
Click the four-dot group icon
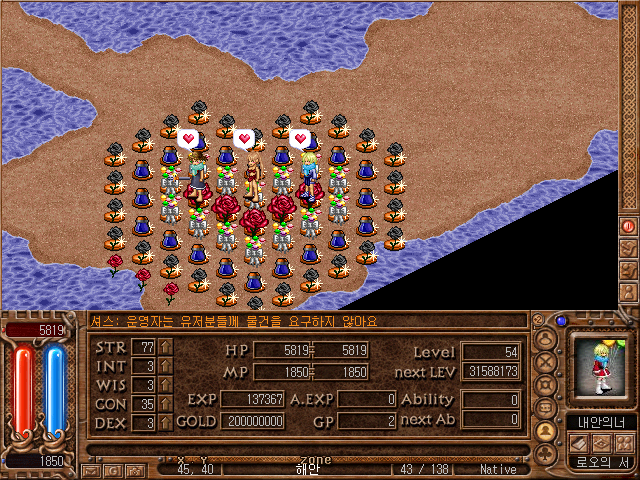(x=623, y=442)
